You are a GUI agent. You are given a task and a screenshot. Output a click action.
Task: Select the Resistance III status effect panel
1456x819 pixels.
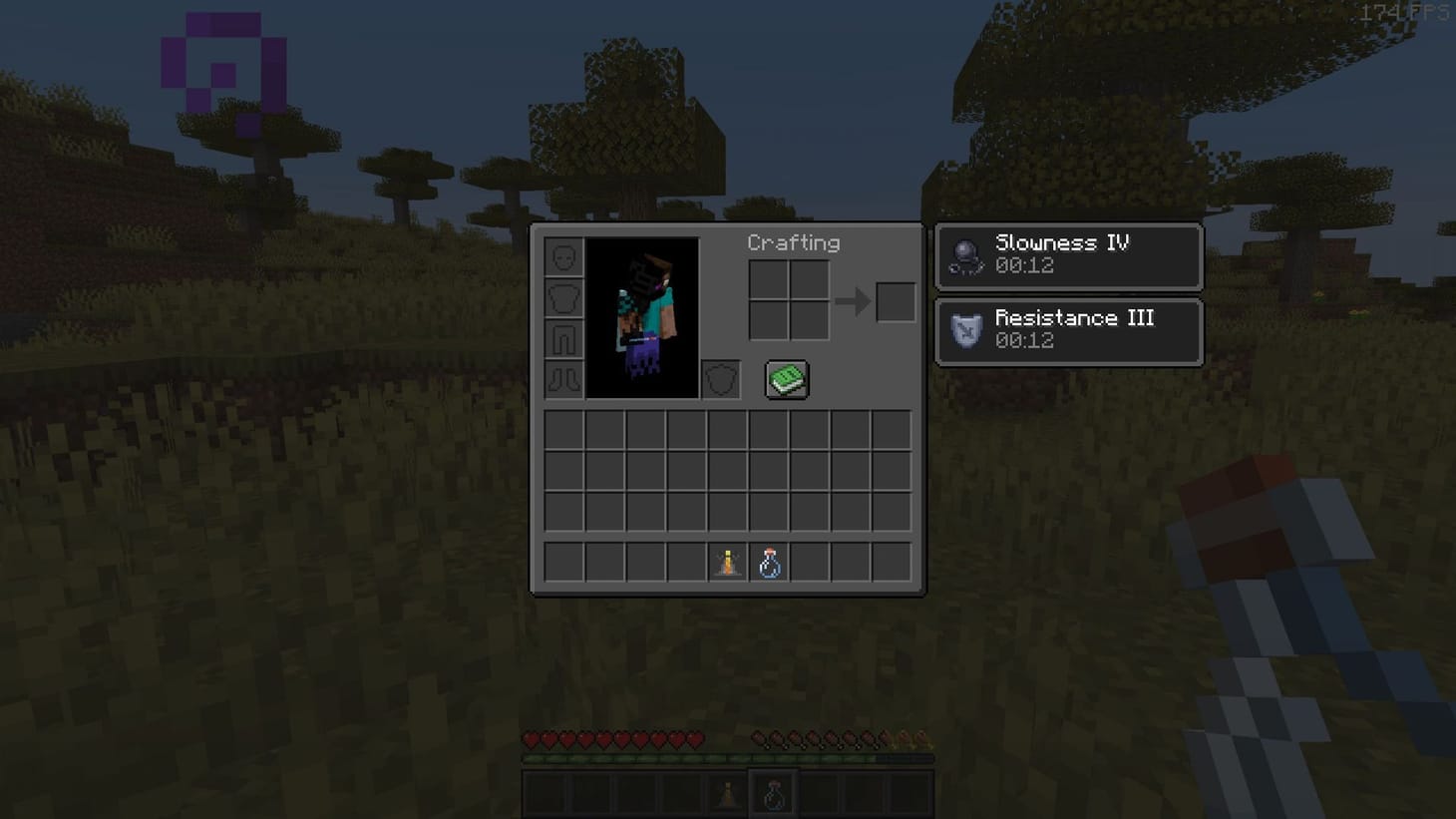pos(1068,331)
